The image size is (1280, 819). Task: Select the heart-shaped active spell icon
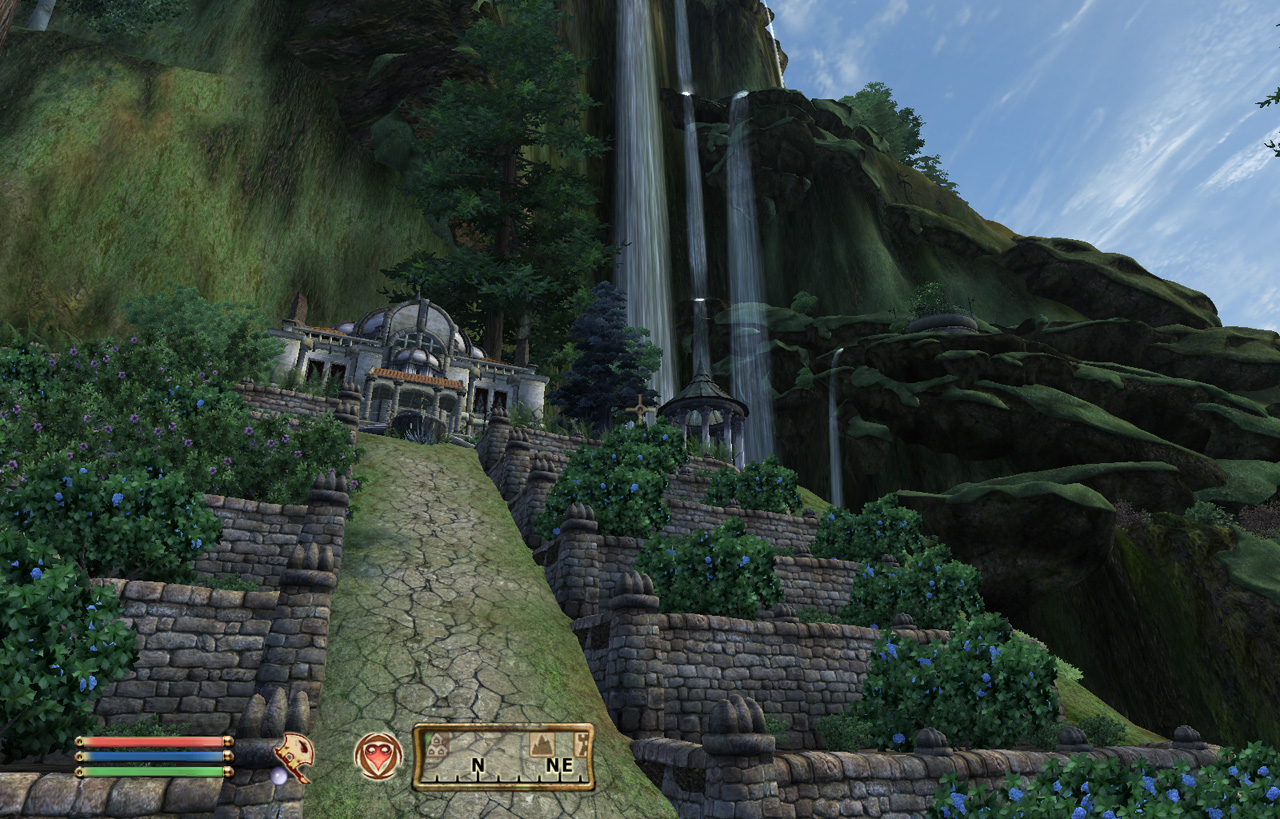pyautogui.click(x=378, y=757)
